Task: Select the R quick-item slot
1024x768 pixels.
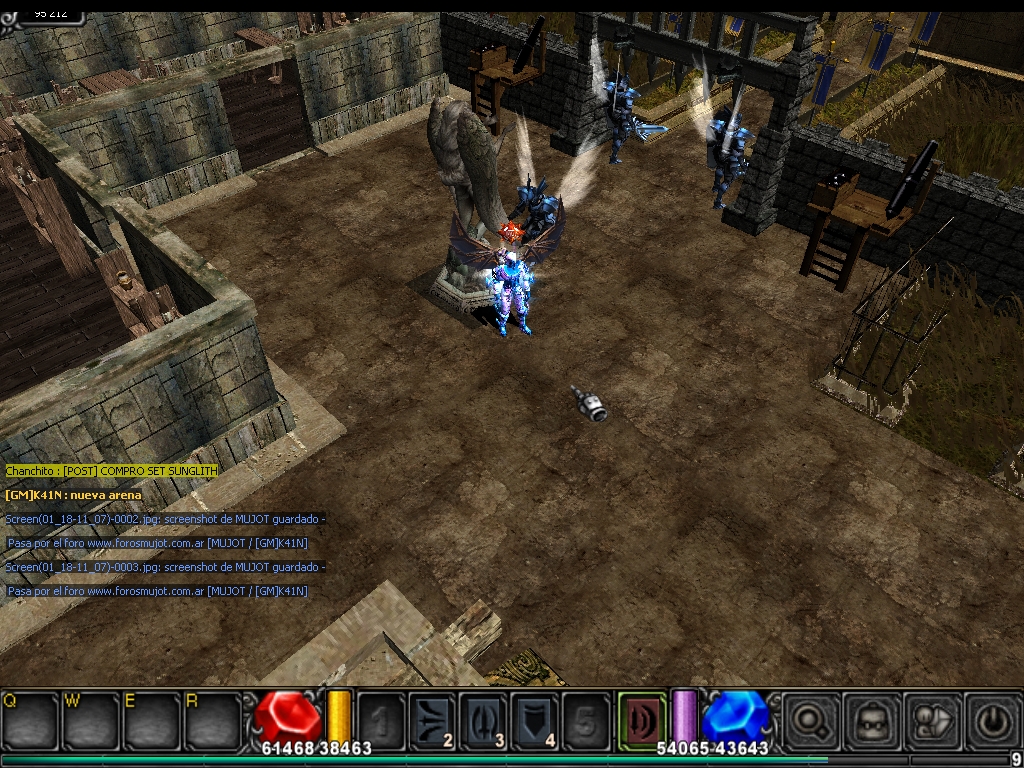Action: (211, 719)
